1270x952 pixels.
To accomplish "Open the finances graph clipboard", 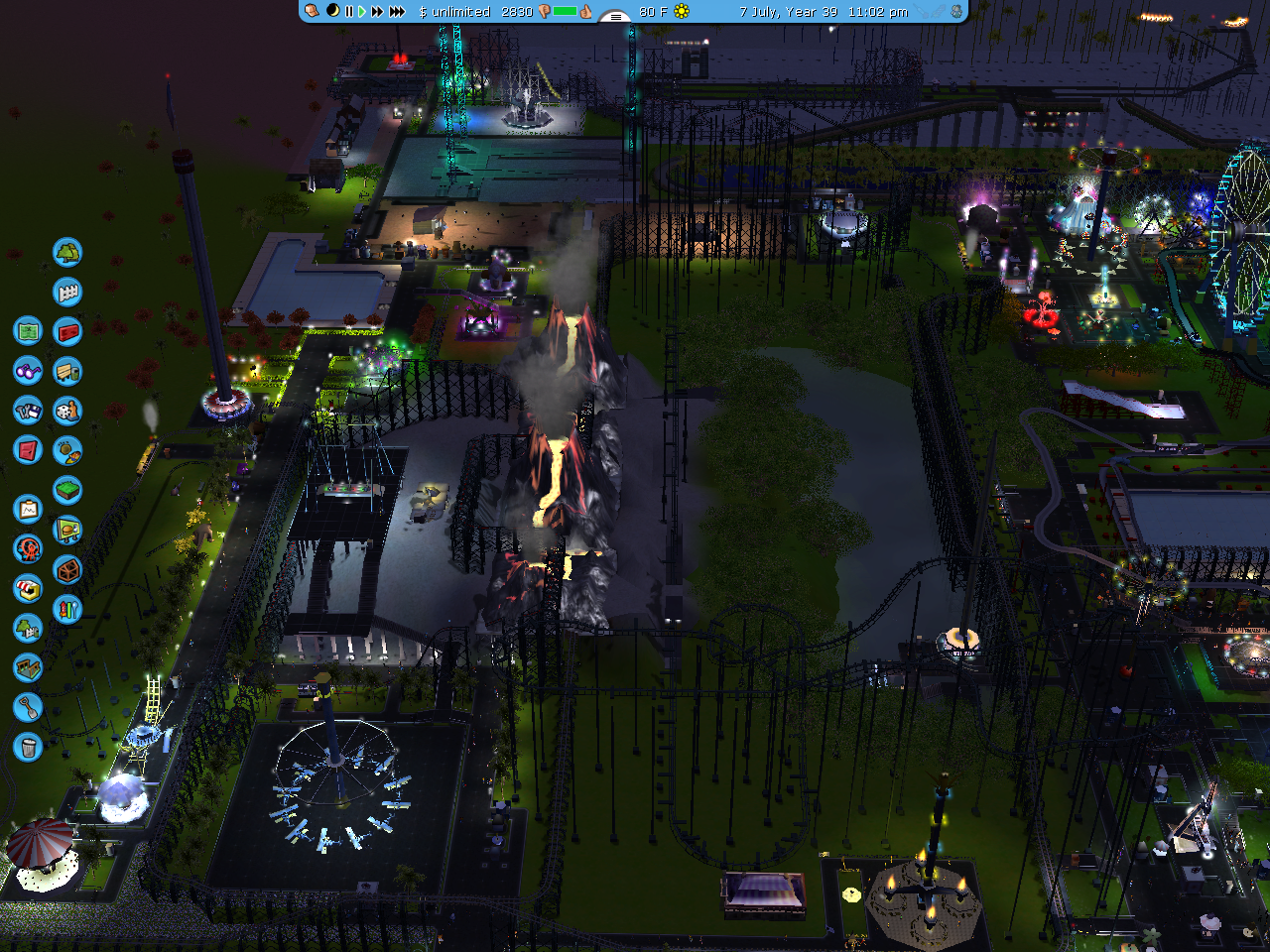I will (28, 510).
